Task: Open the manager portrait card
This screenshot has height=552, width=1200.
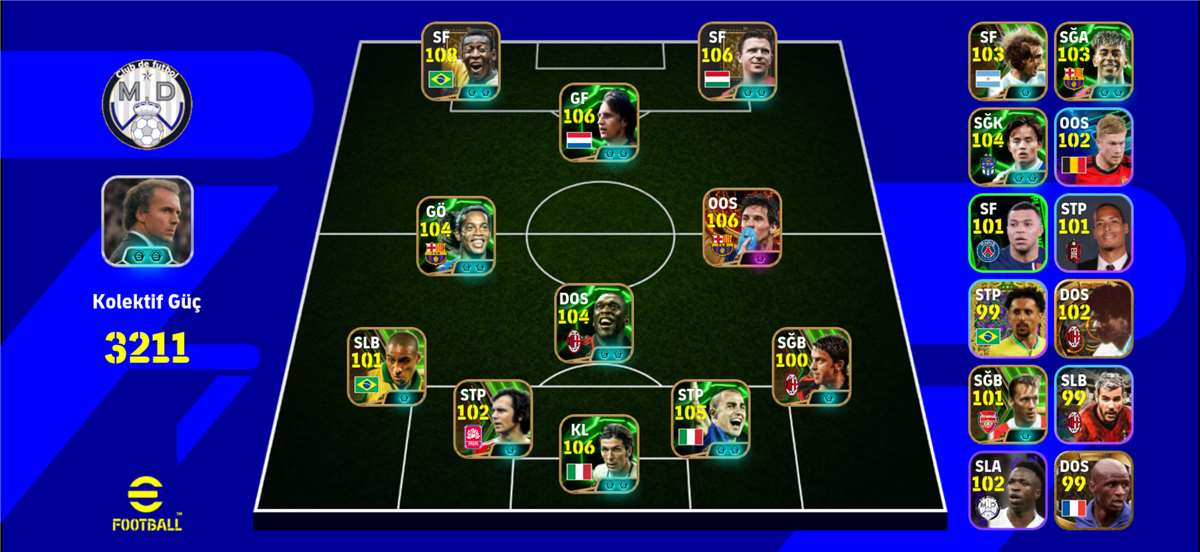Action: coord(147,221)
